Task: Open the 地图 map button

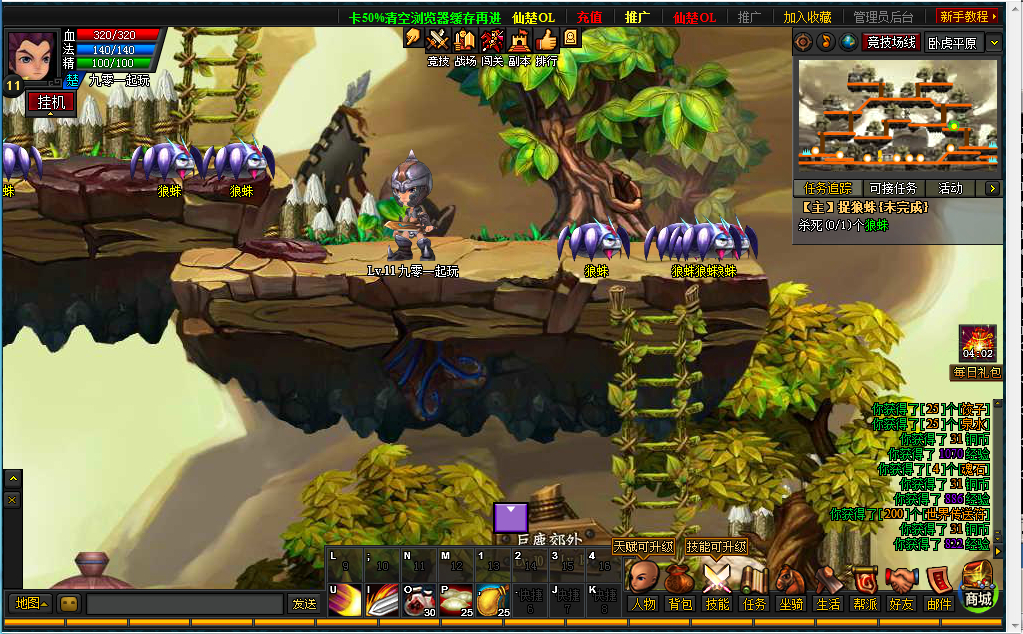Action: click(30, 604)
